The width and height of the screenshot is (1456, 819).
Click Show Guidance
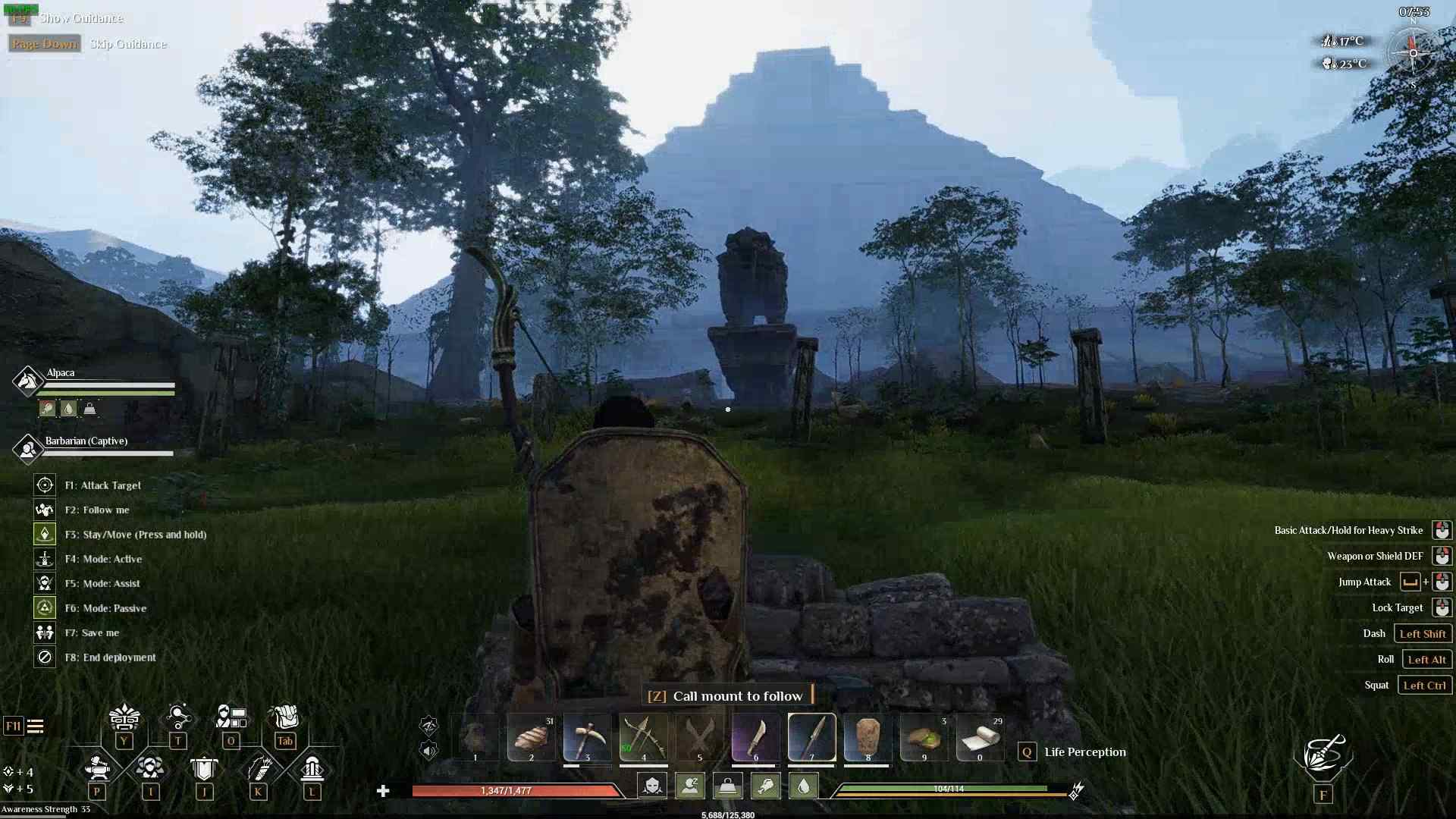click(83, 18)
